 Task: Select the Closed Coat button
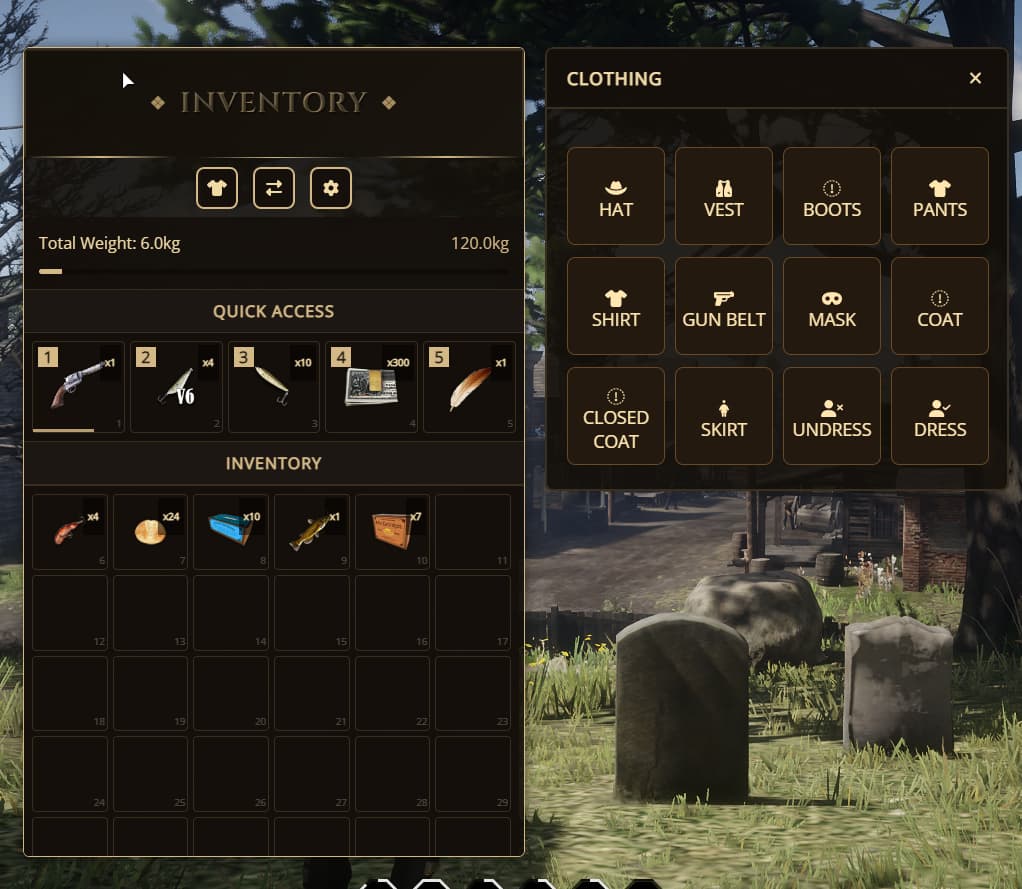[x=616, y=416]
